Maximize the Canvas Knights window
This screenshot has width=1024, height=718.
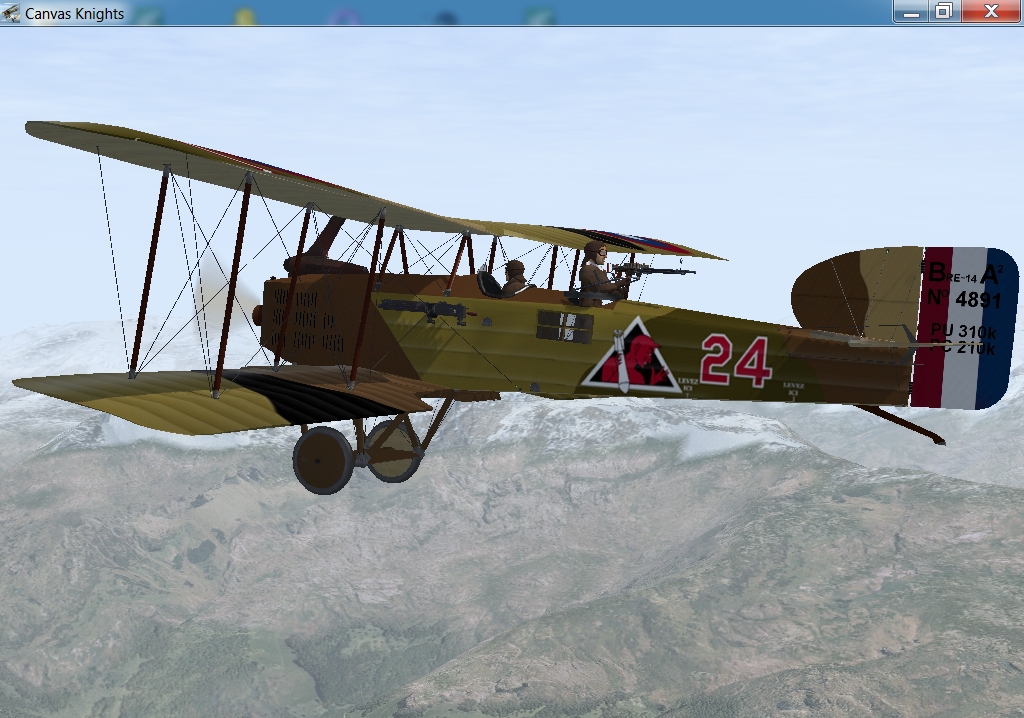click(942, 11)
